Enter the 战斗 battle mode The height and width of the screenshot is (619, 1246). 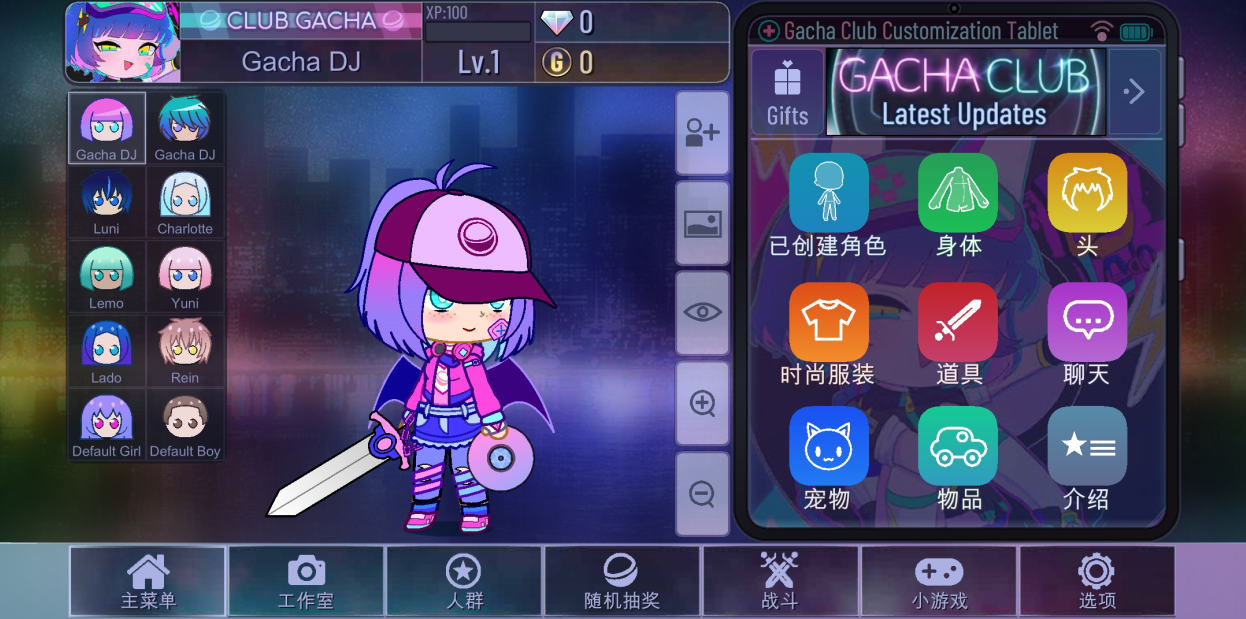pos(779,581)
